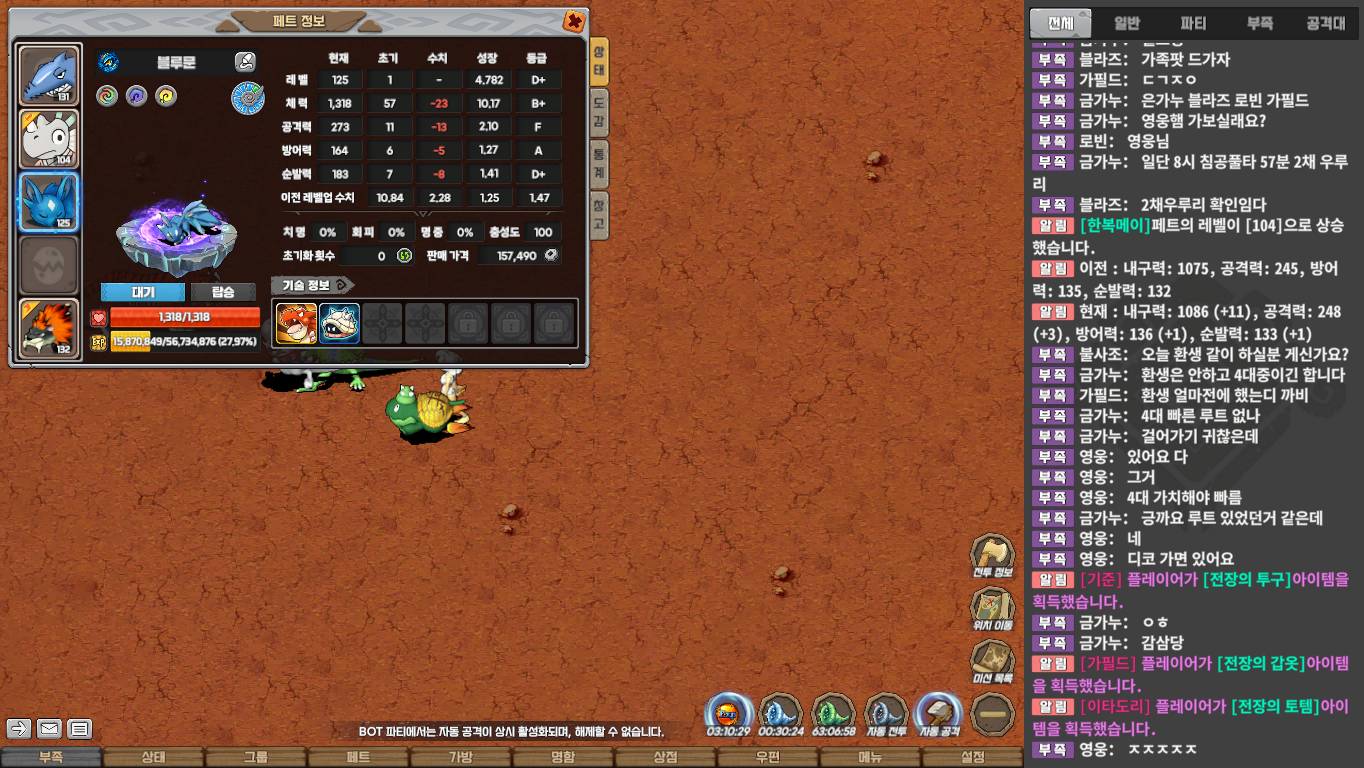Set pet to 대기 standby
Viewport: 1364px width, 768px height.
(x=143, y=292)
